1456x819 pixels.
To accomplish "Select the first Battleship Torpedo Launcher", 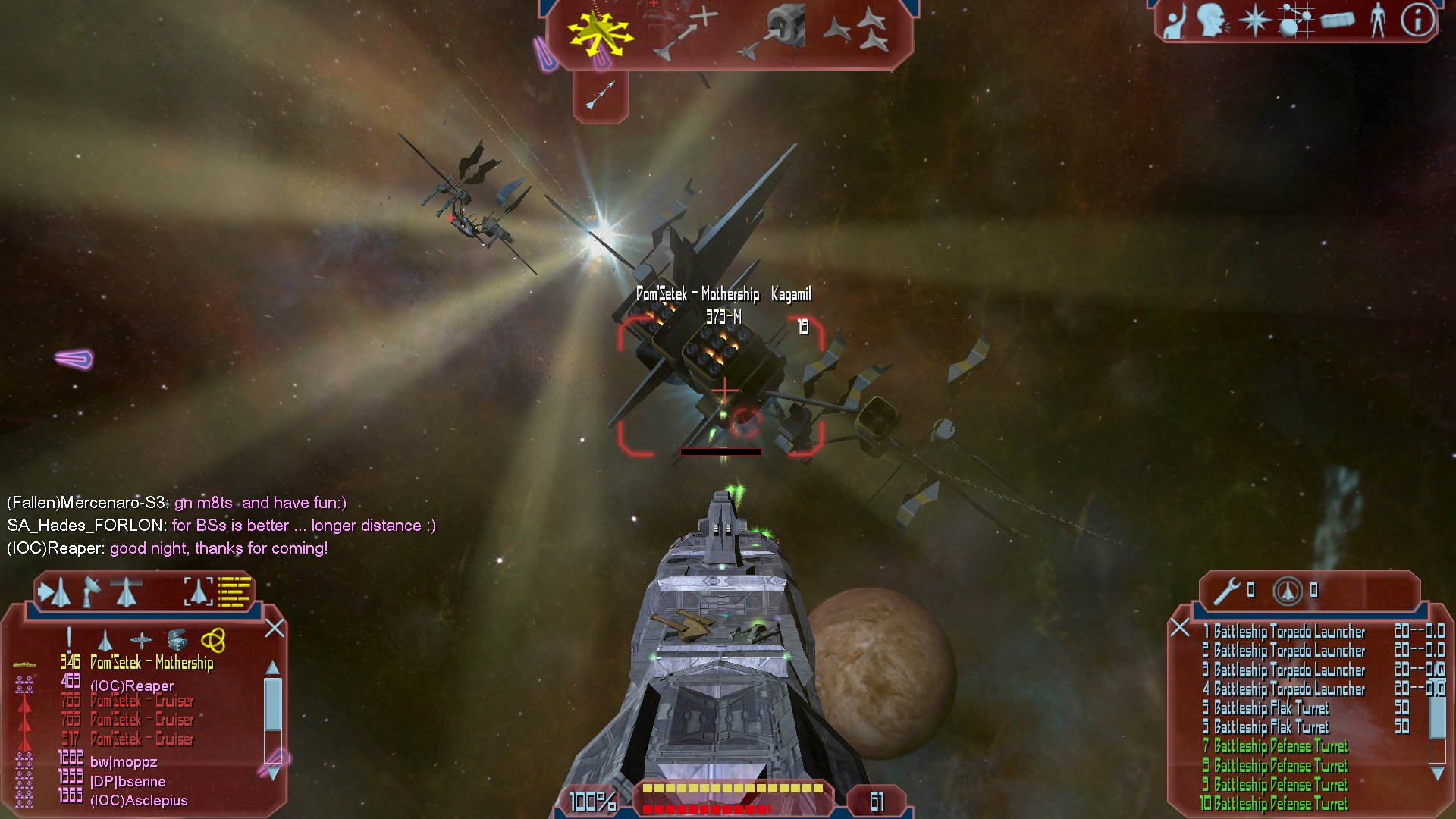I will pyautogui.click(x=1288, y=632).
